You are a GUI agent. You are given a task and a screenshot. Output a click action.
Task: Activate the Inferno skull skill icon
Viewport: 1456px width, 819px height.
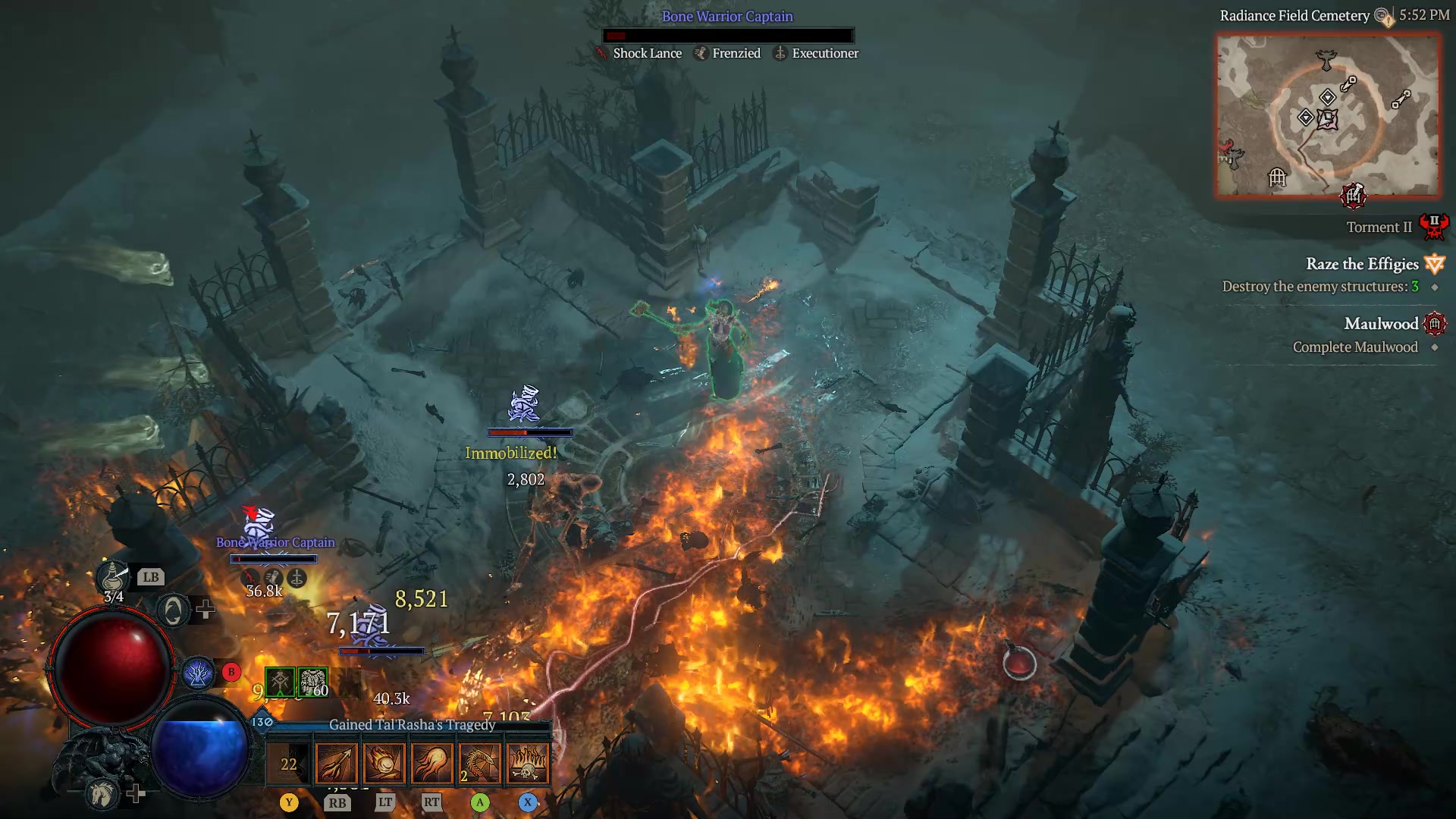tap(529, 762)
